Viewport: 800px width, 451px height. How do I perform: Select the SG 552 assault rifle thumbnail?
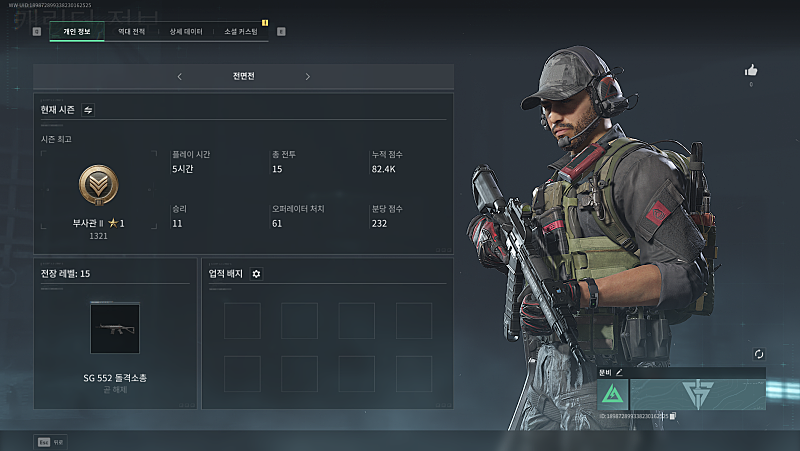(x=115, y=328)
